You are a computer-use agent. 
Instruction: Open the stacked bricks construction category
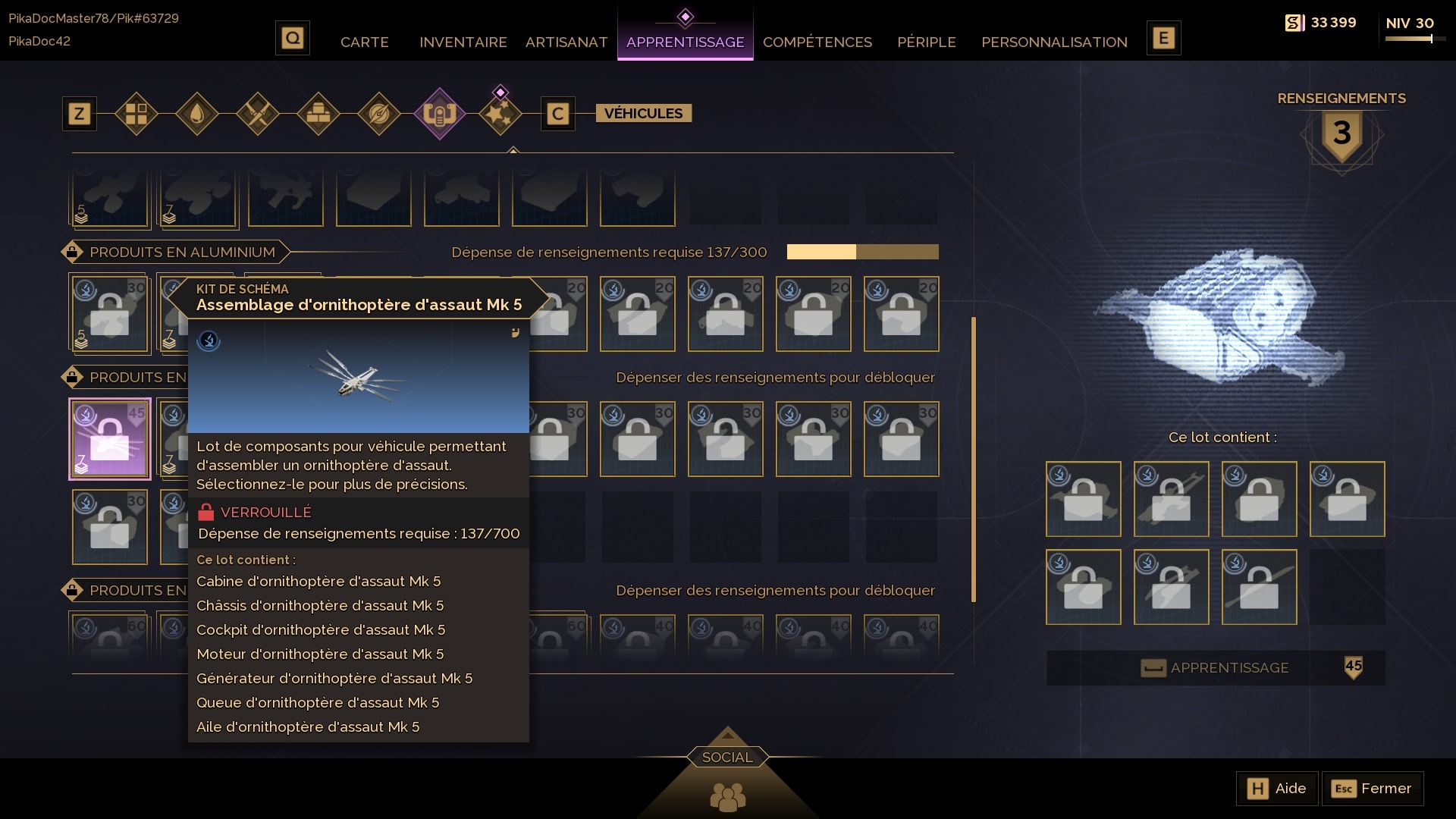coord(318,114)
